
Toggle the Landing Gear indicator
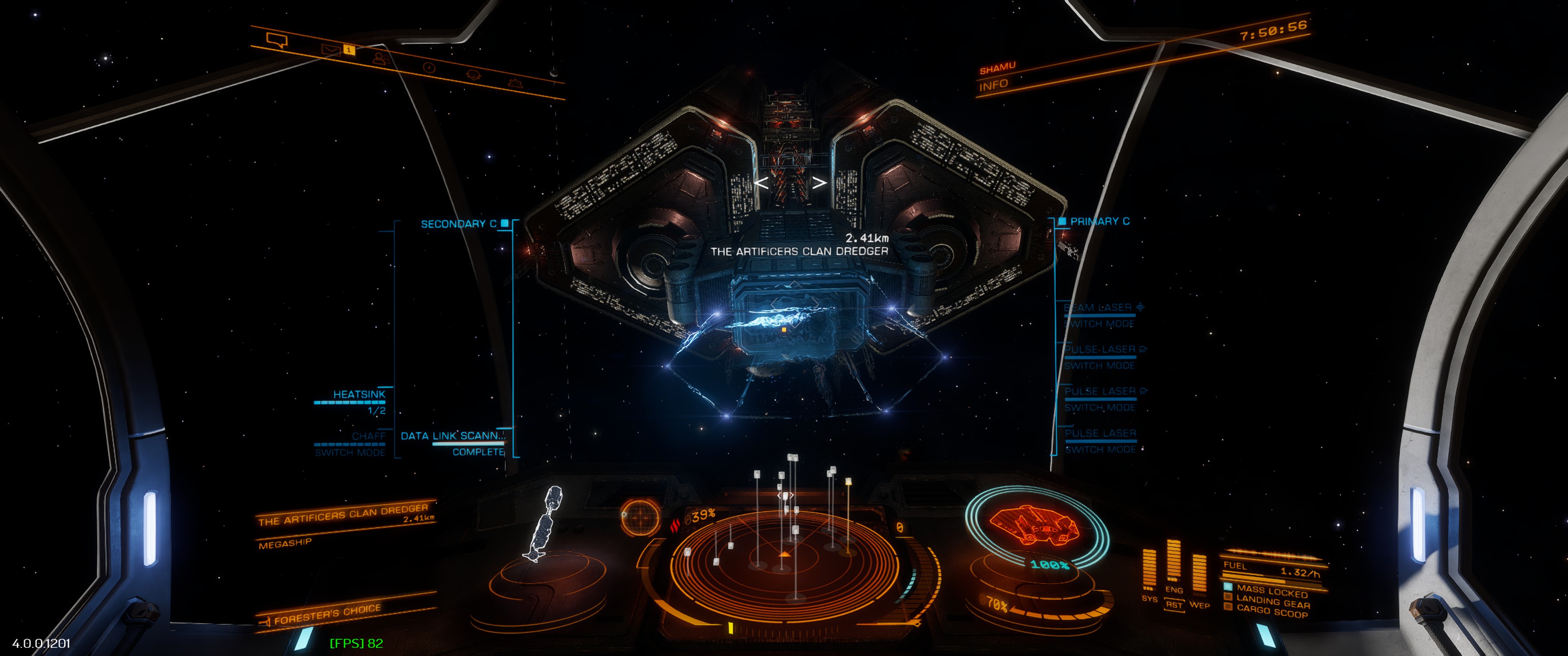point(1272,601)
